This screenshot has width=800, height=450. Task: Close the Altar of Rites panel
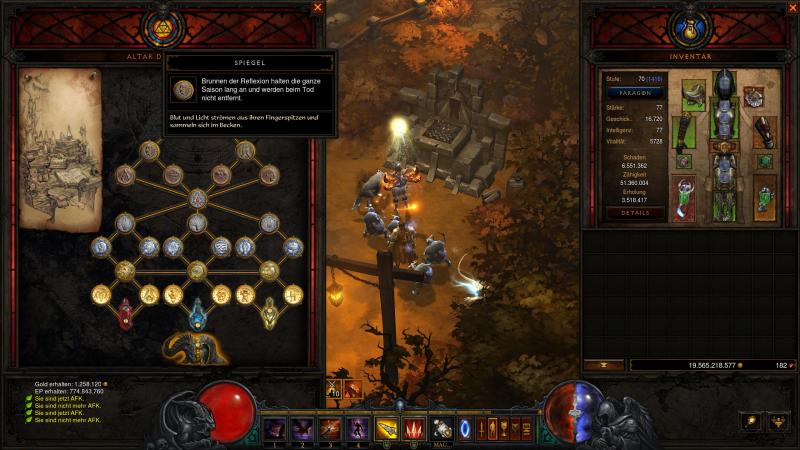coord(318,8)
